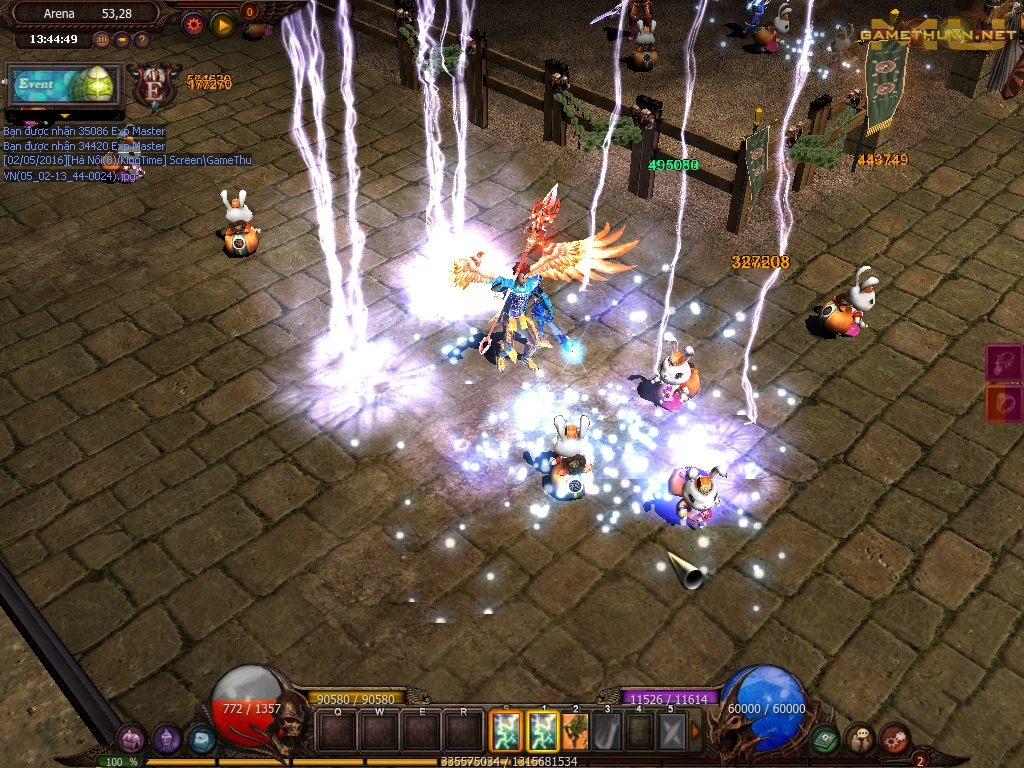Activate the lightning skill in slot 1
Screen dimensions: 1024x768
tap(544, 731)
